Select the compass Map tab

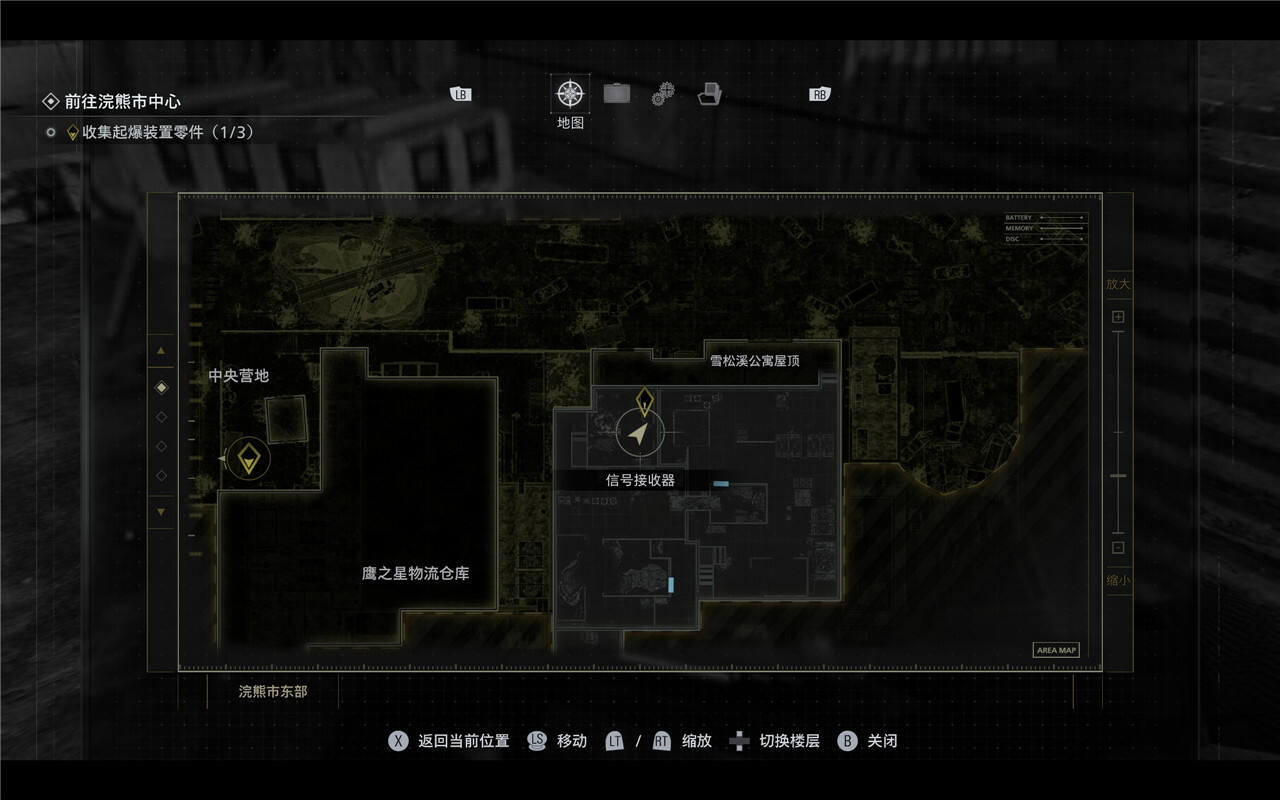point(570,94)
